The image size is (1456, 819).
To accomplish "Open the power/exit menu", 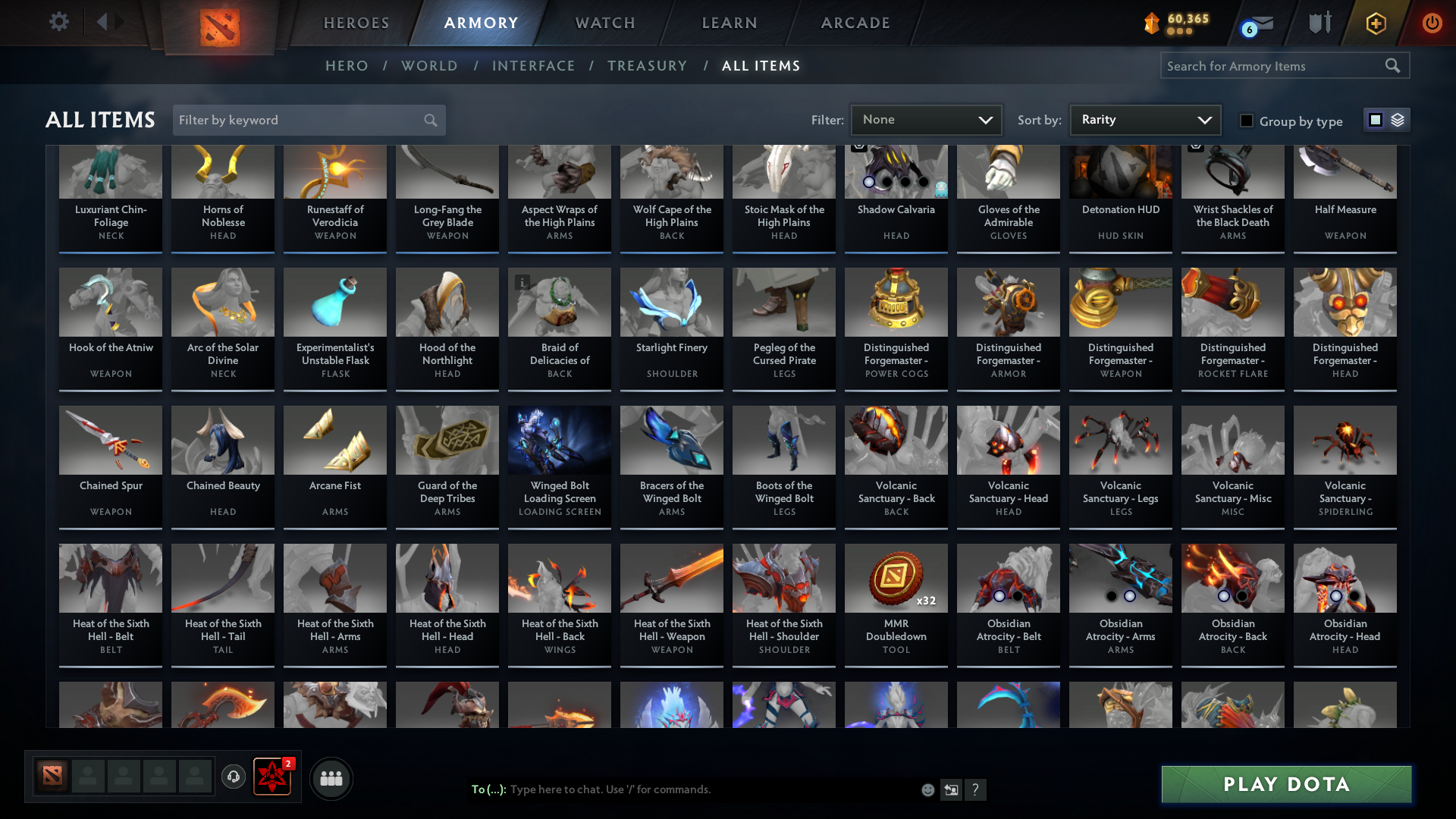I will coord(1432,23).
